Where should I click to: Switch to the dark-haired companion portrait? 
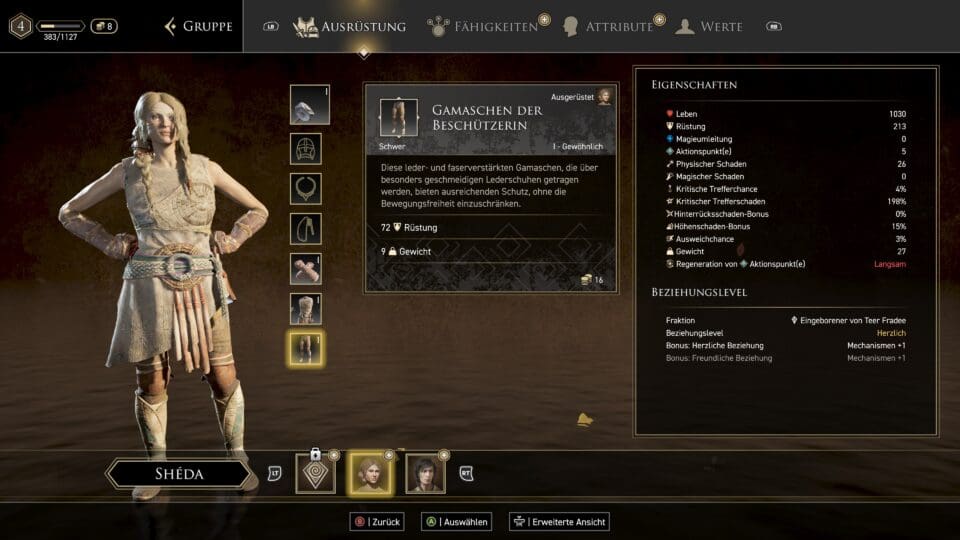(425, 473)
